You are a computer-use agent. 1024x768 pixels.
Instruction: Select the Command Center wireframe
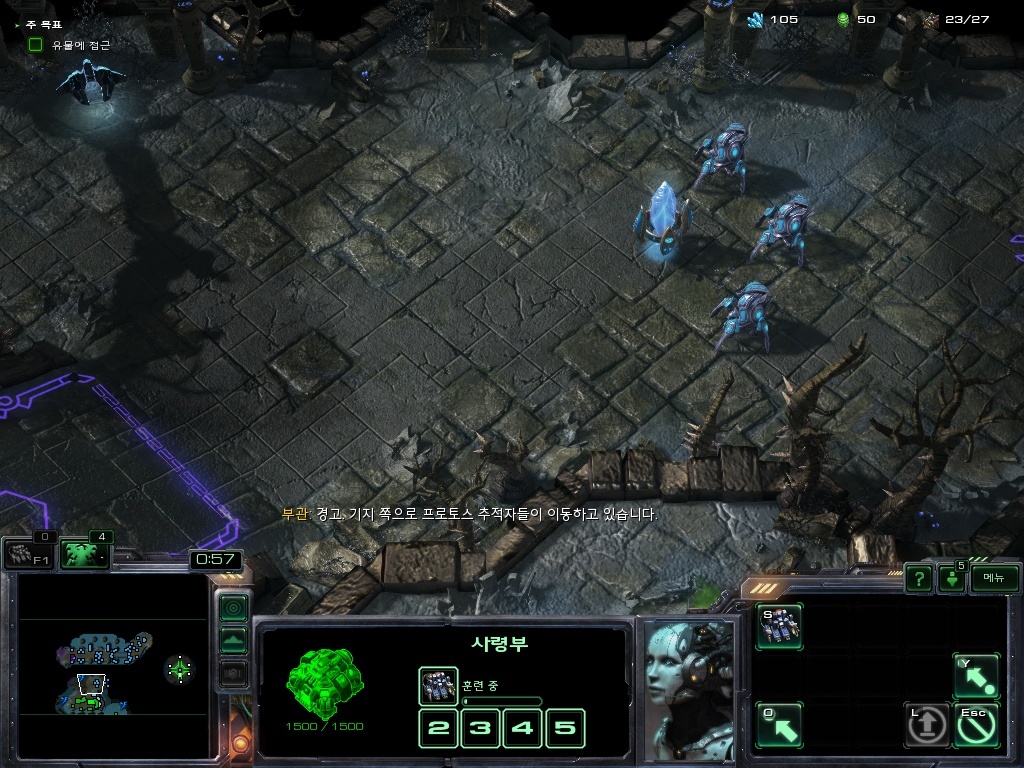[x=324, y=685]
